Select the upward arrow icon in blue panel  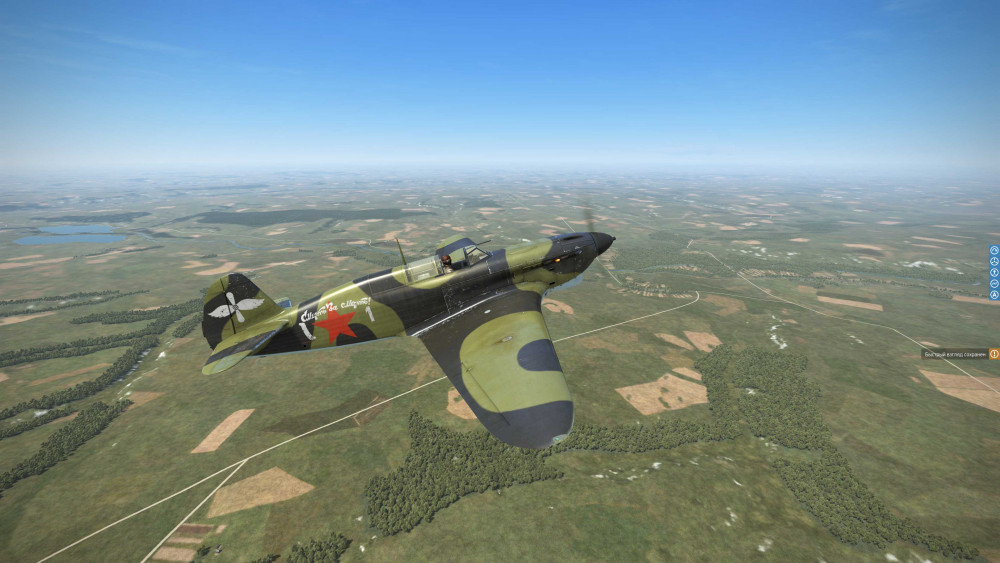point(994,272)
